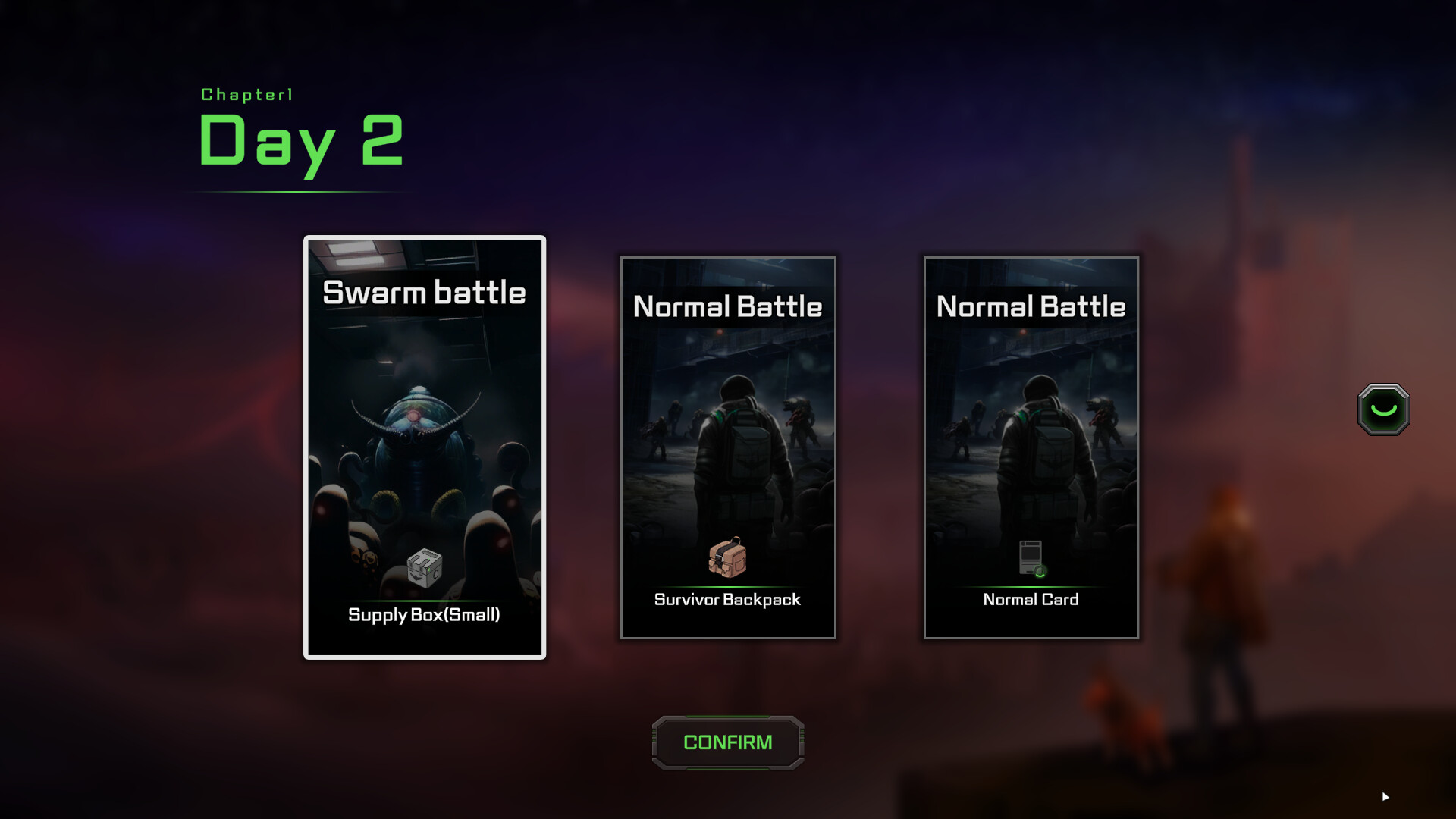Screen dimensions: 1456x819
Task: Click the Survivor Backpack label text
Action: click(x=727, y=600)
